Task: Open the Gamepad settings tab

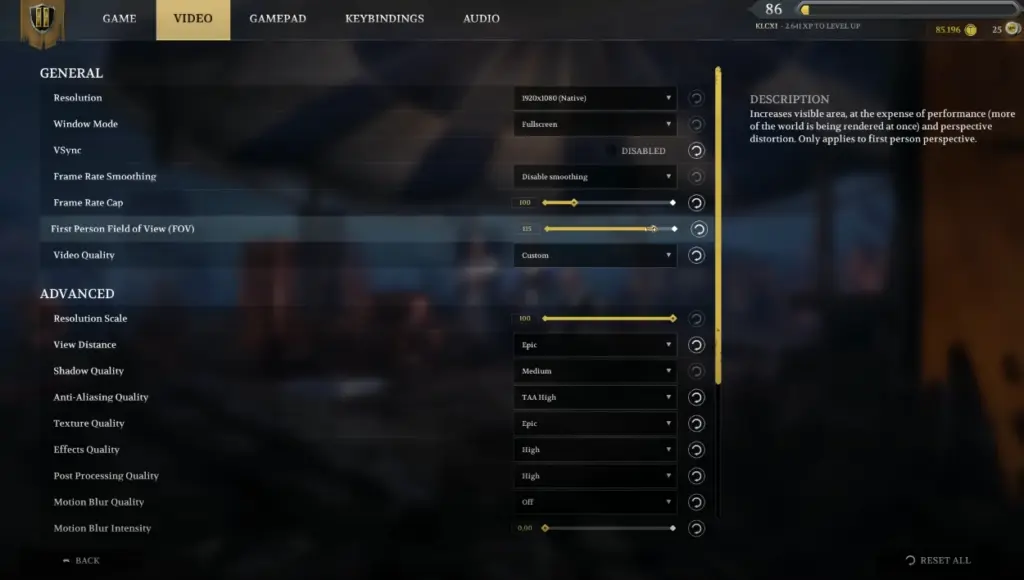Action: pyautogui.click(x=277, y=19)
